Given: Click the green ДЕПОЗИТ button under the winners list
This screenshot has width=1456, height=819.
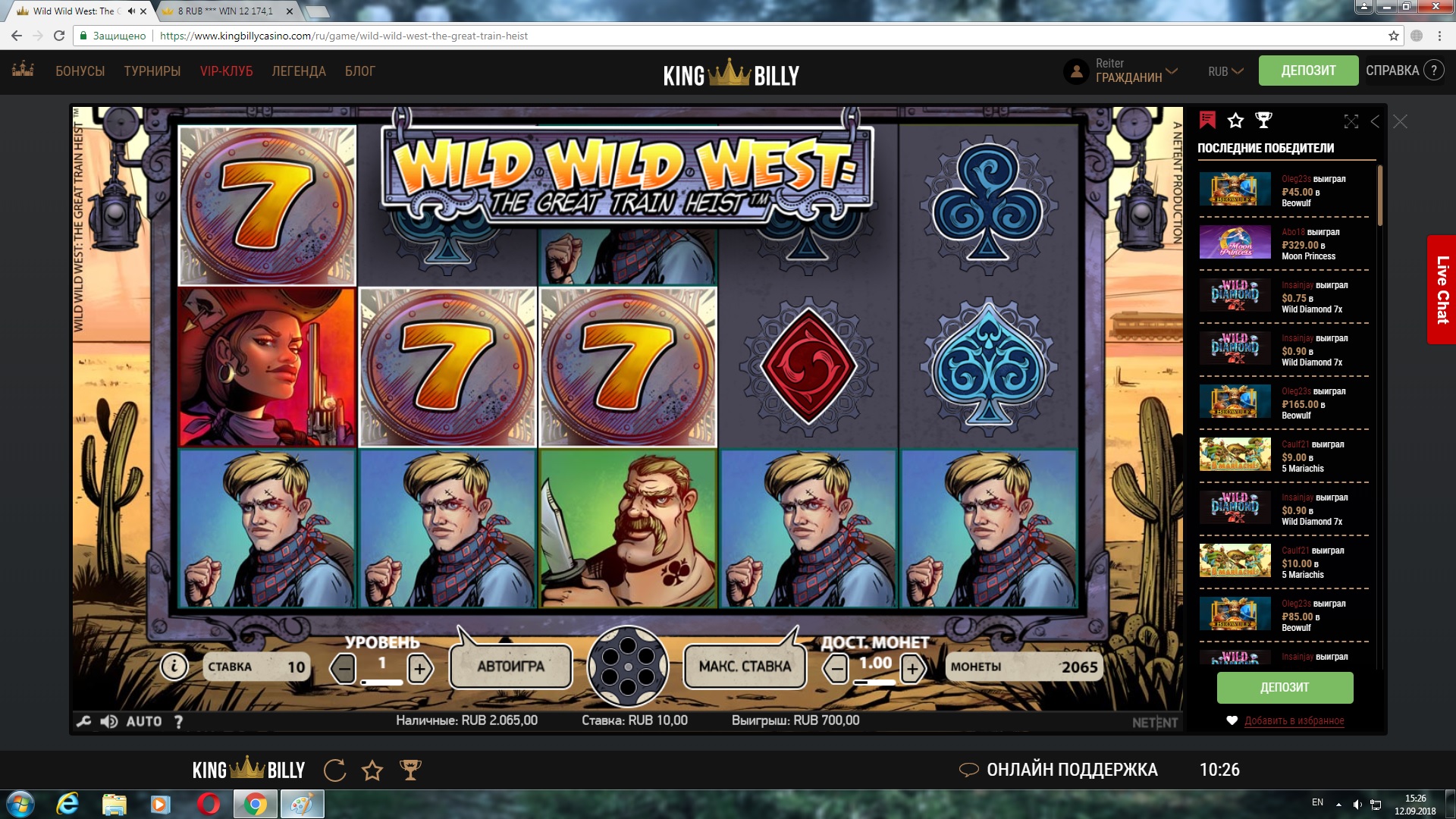Looking at the screenshot, I should point(1285,687).
